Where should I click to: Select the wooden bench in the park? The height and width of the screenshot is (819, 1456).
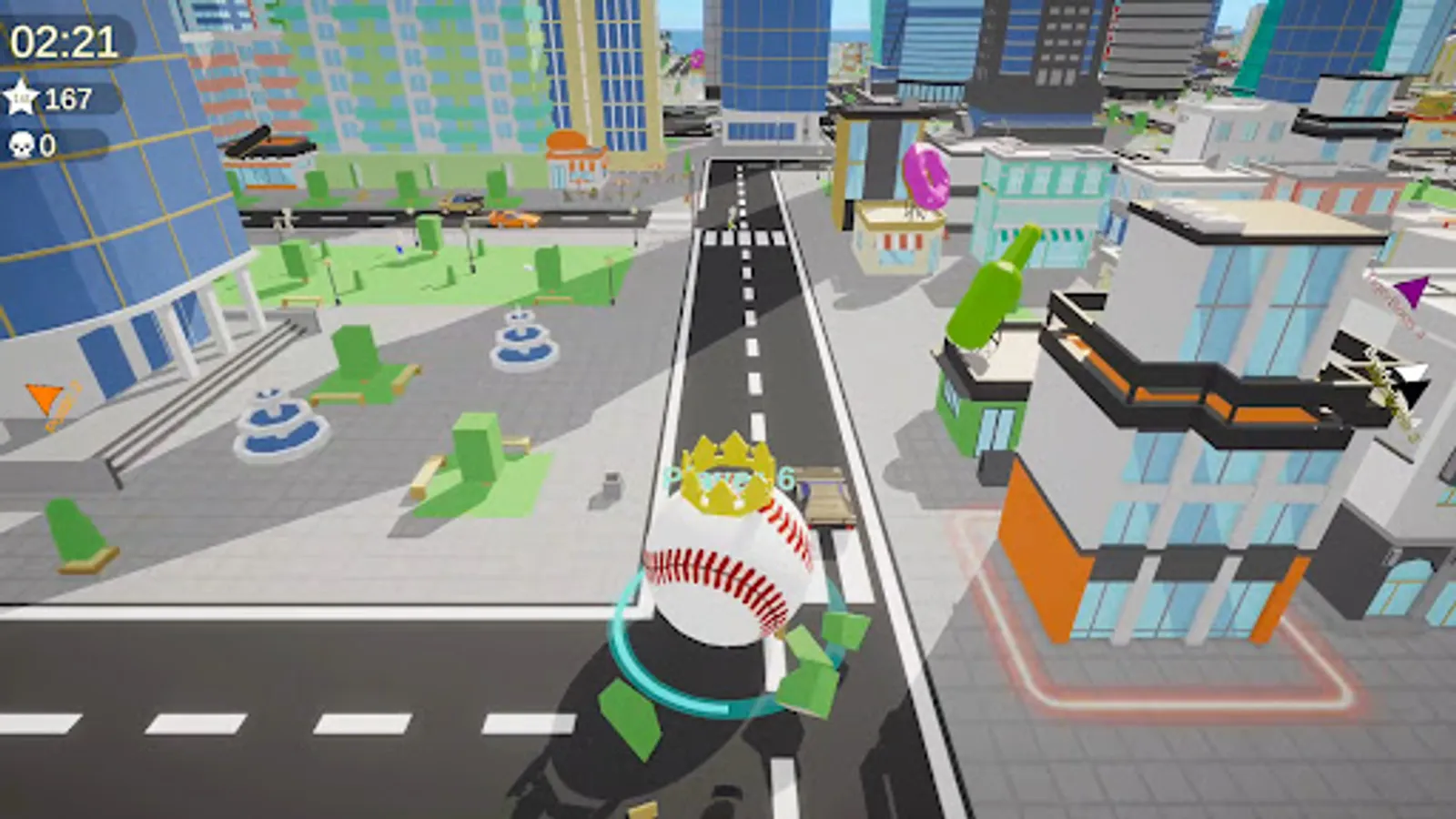428,473
